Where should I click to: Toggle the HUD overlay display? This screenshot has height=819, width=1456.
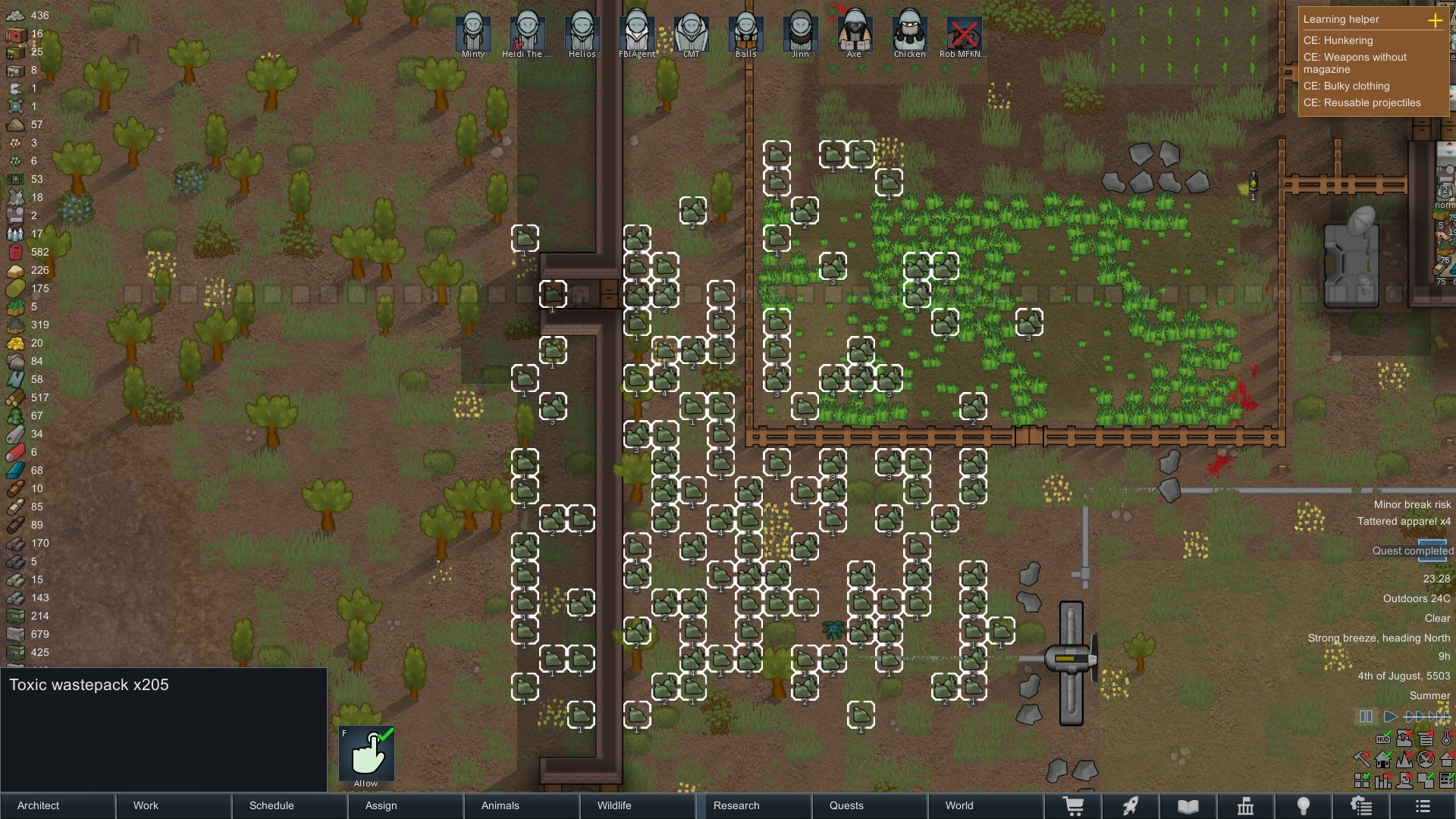pos(1383,739)
